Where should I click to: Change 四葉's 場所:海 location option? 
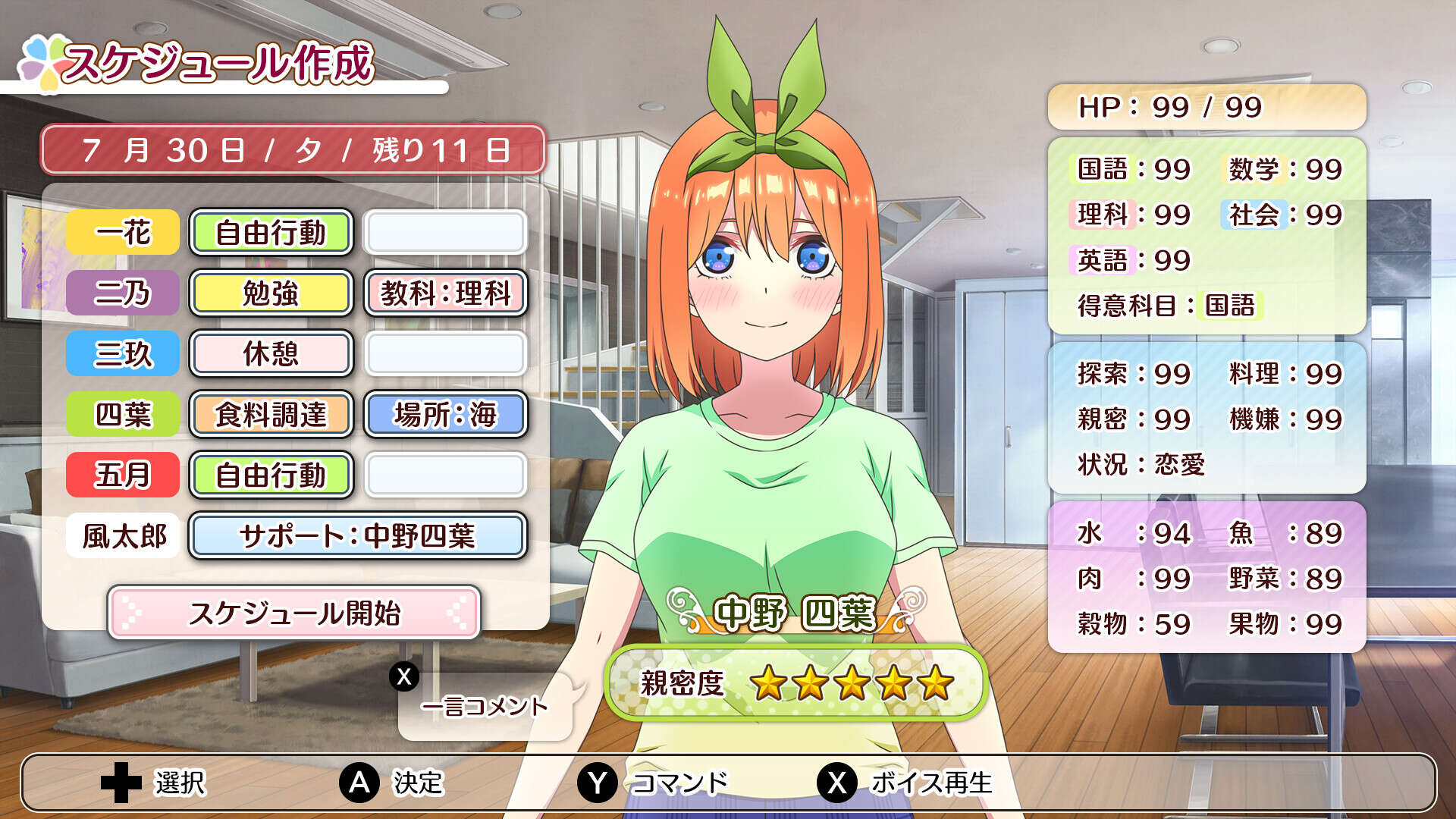pos(446,415)
